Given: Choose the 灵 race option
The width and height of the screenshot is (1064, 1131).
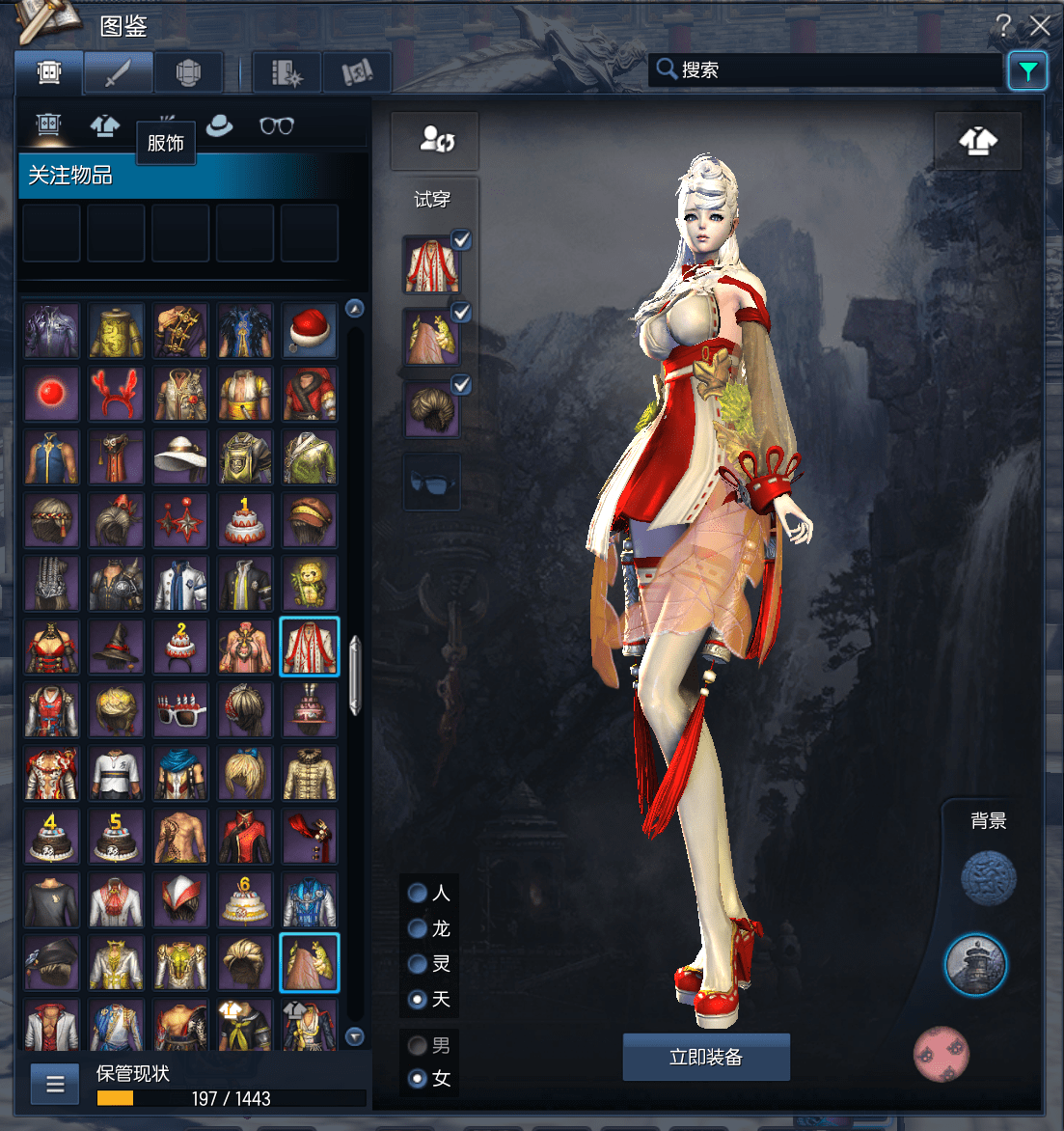Looking at the screenshot, I should pyautogui.click(x=419, y=963).
